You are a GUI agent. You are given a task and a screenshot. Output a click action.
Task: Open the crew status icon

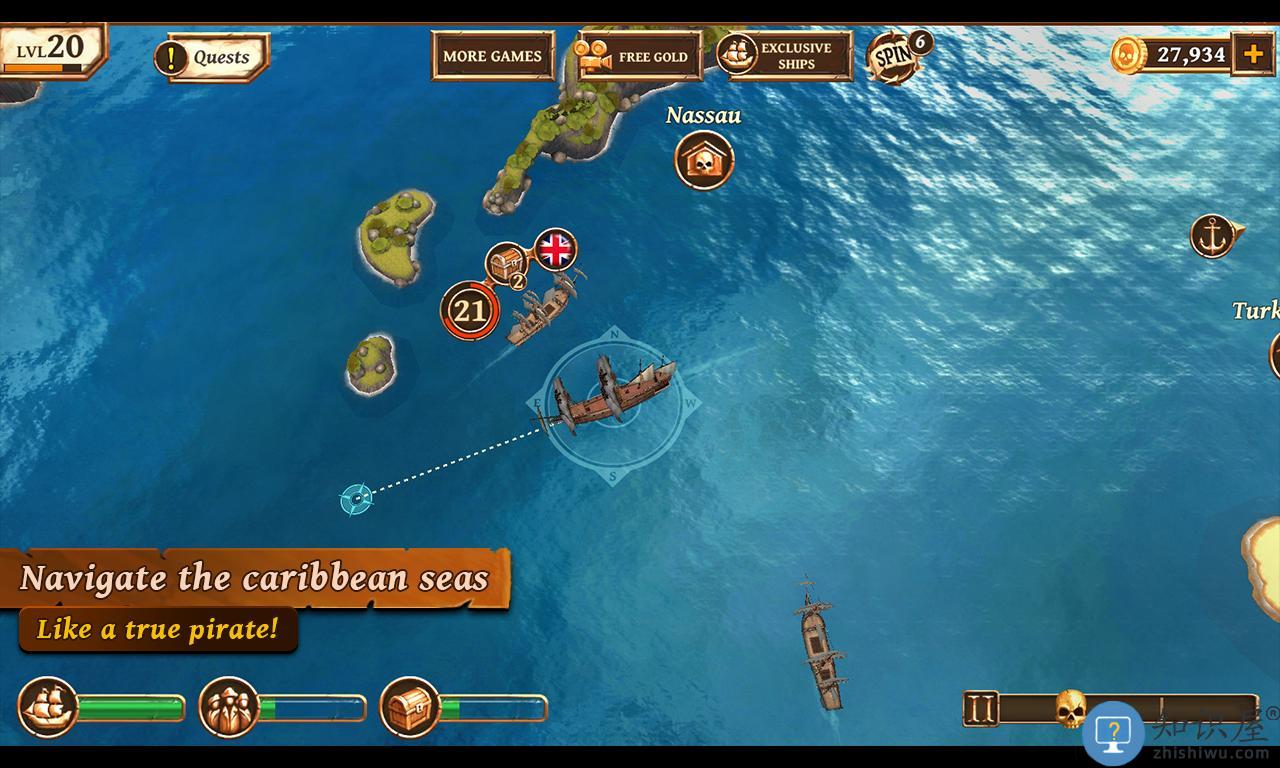[x=229, y=707]
